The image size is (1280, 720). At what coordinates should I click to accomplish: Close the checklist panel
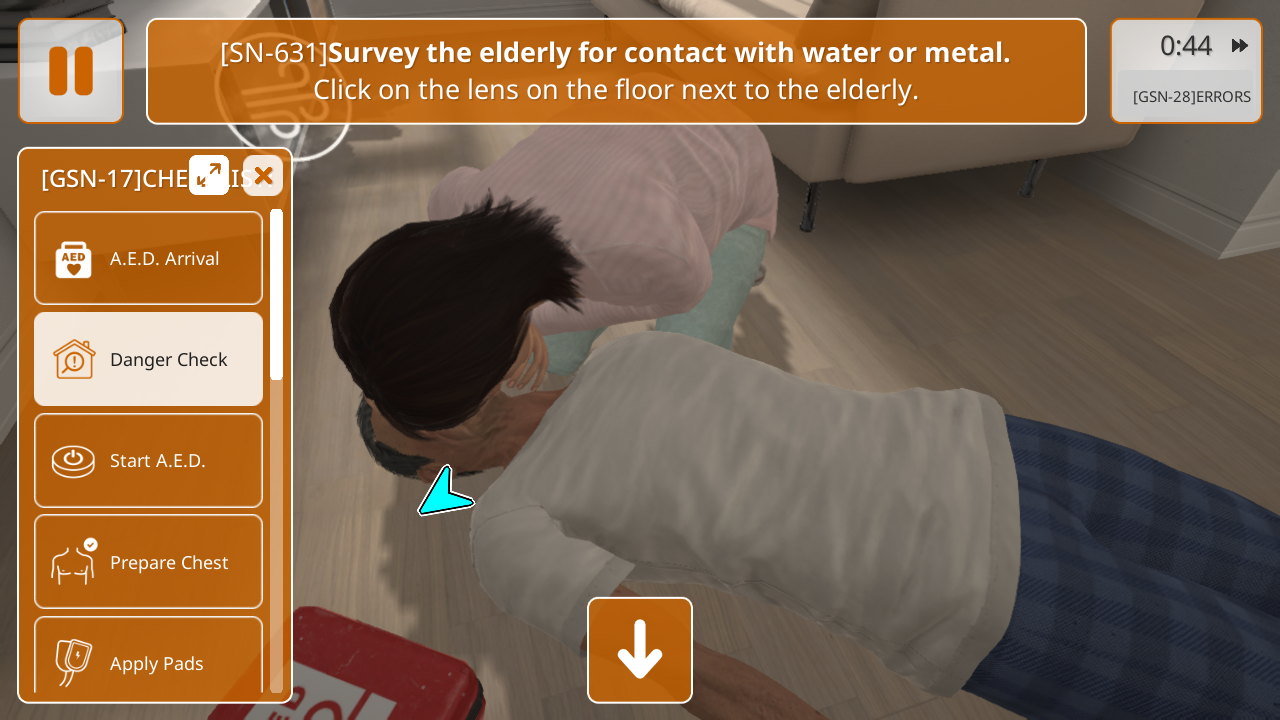263,176
